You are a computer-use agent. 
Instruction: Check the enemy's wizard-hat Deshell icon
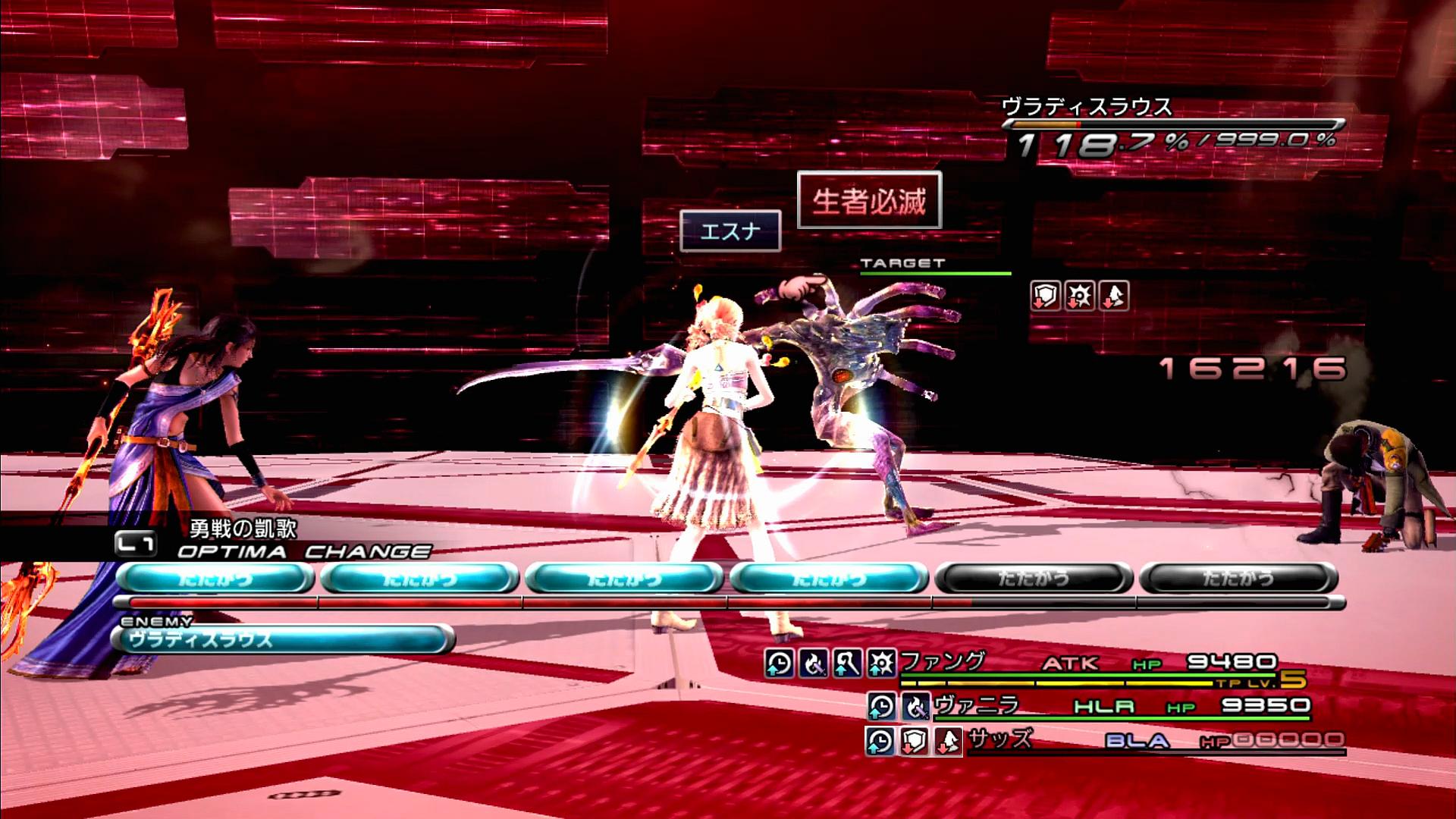[x=1113, y=296]
